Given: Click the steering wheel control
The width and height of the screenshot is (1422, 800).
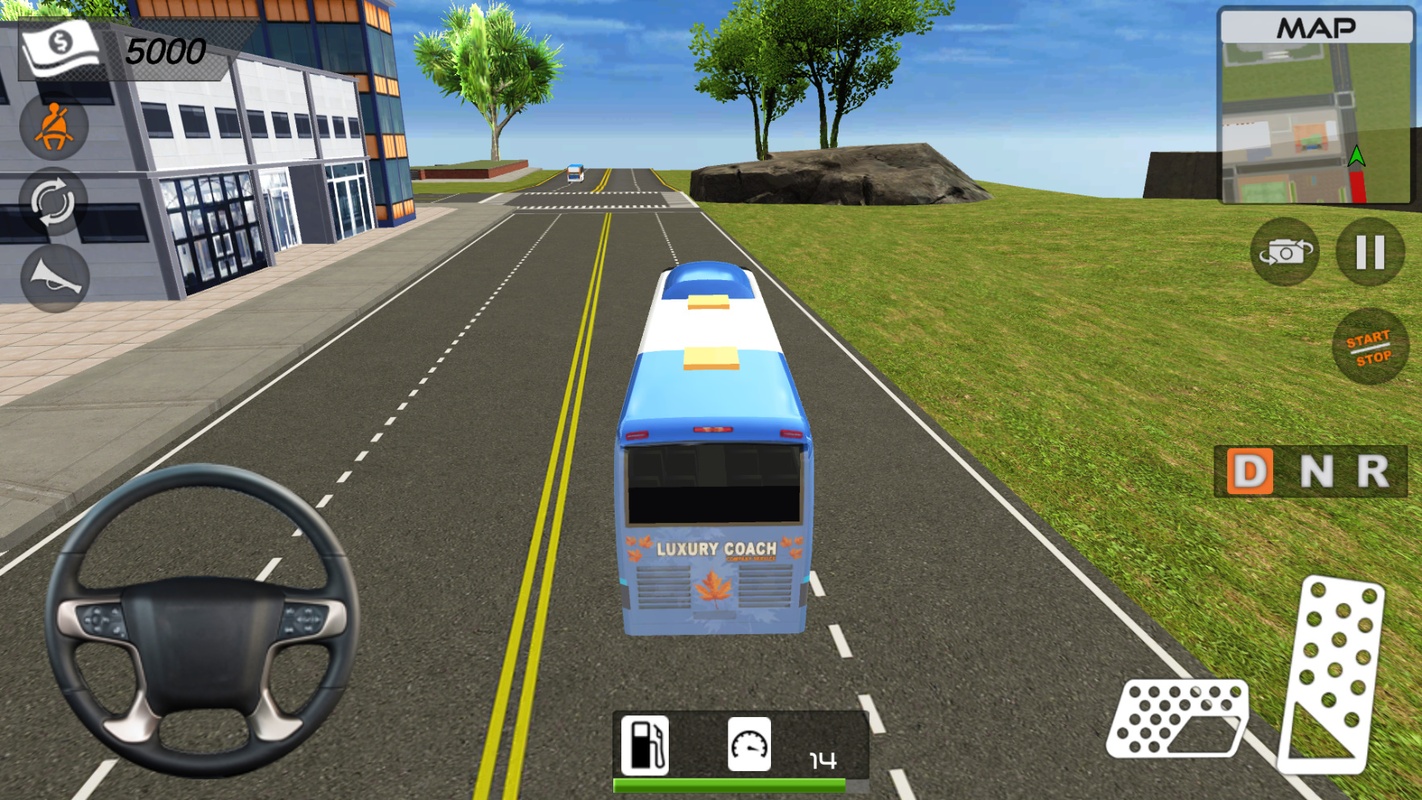Looking at the screenshot, I should coord(201,620).
